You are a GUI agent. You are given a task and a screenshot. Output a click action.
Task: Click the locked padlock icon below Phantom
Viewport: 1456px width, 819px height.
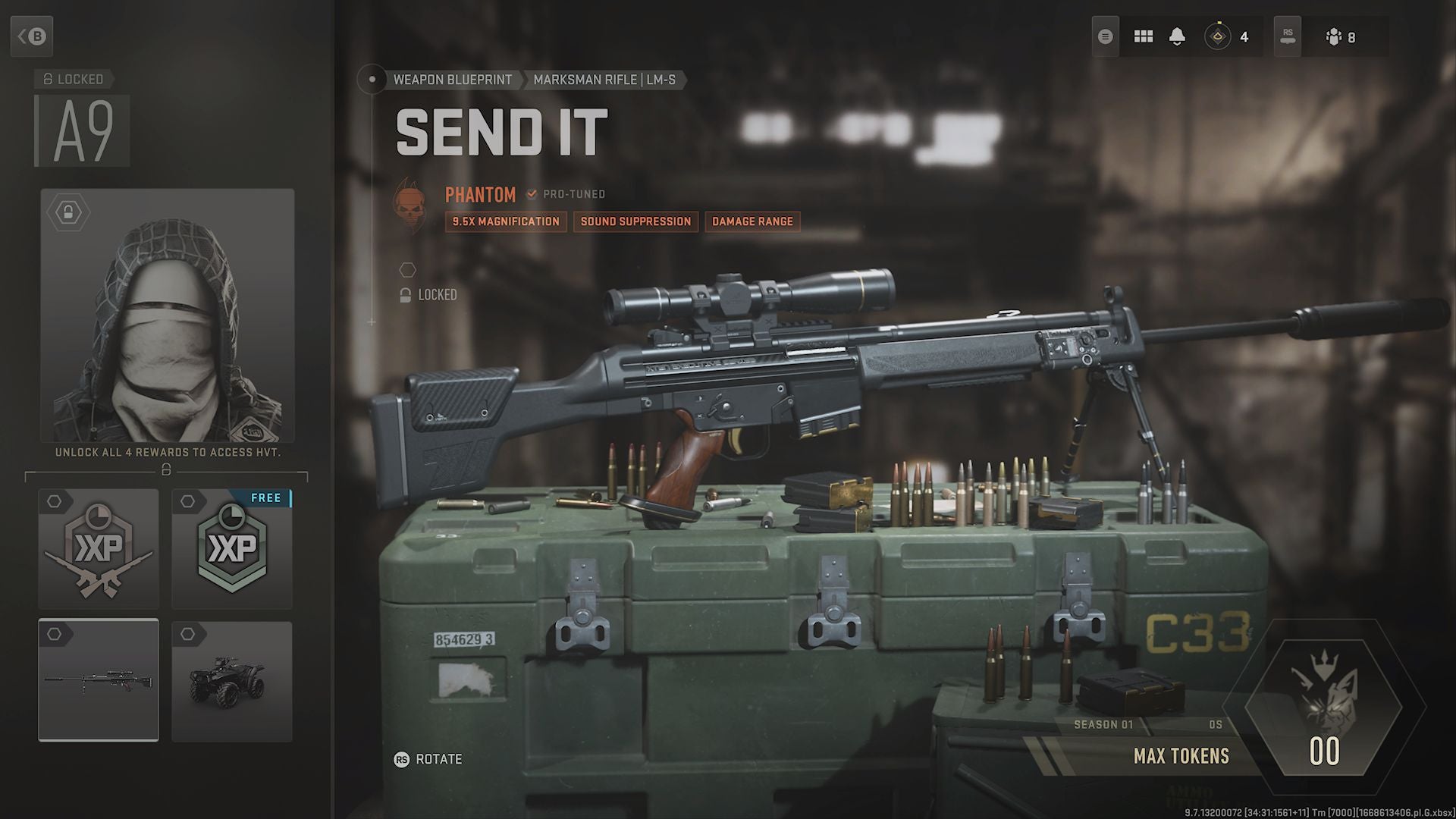(x=404, y=295)
